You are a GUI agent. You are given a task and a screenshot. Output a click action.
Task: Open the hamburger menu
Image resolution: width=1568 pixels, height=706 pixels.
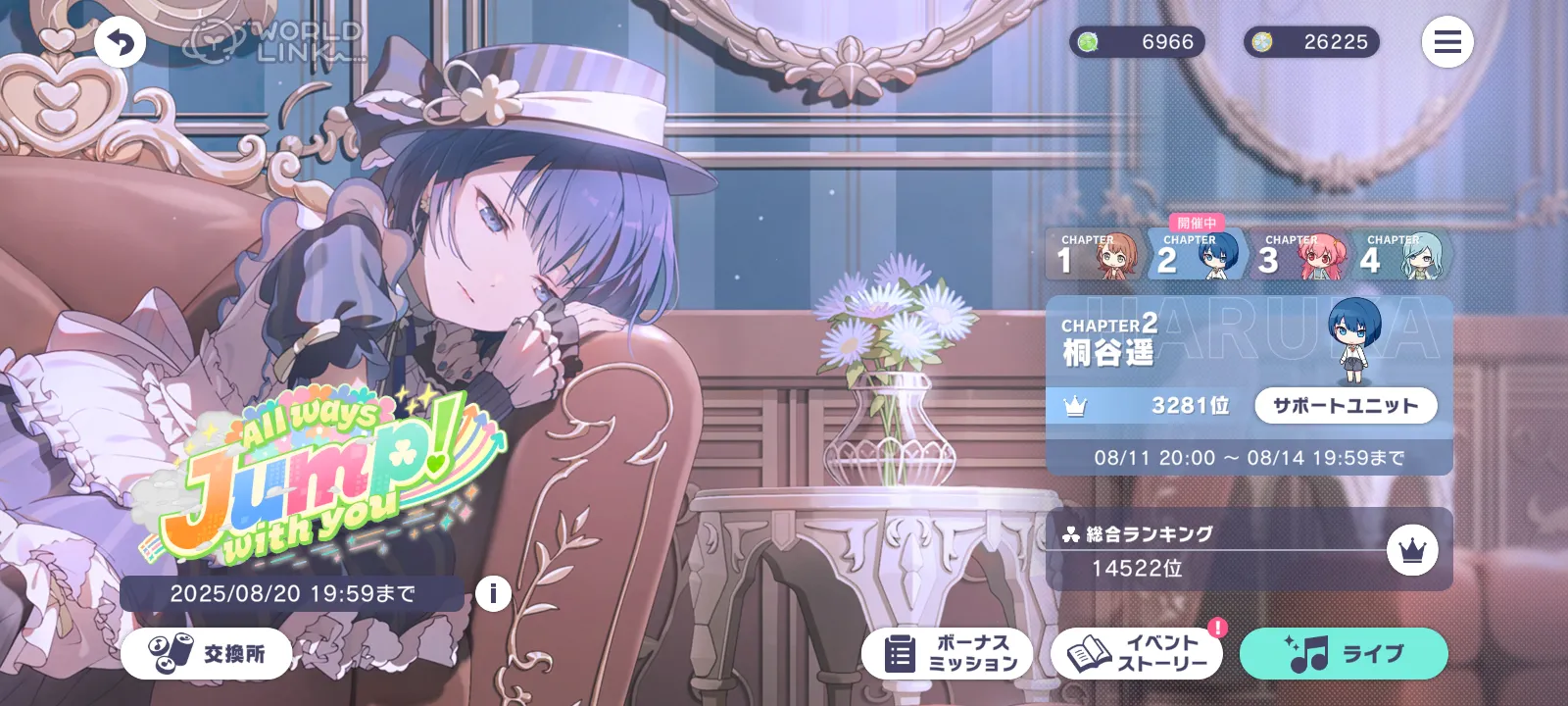(1447, 42)
